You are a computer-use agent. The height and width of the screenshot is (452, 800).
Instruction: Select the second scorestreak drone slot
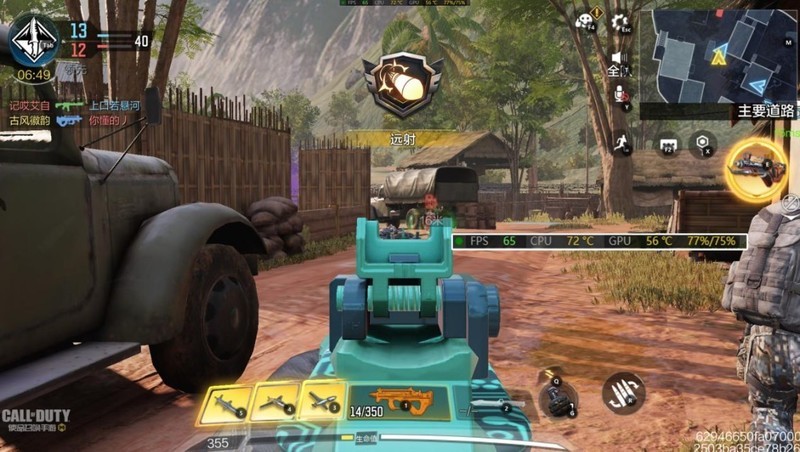point(273,402)
